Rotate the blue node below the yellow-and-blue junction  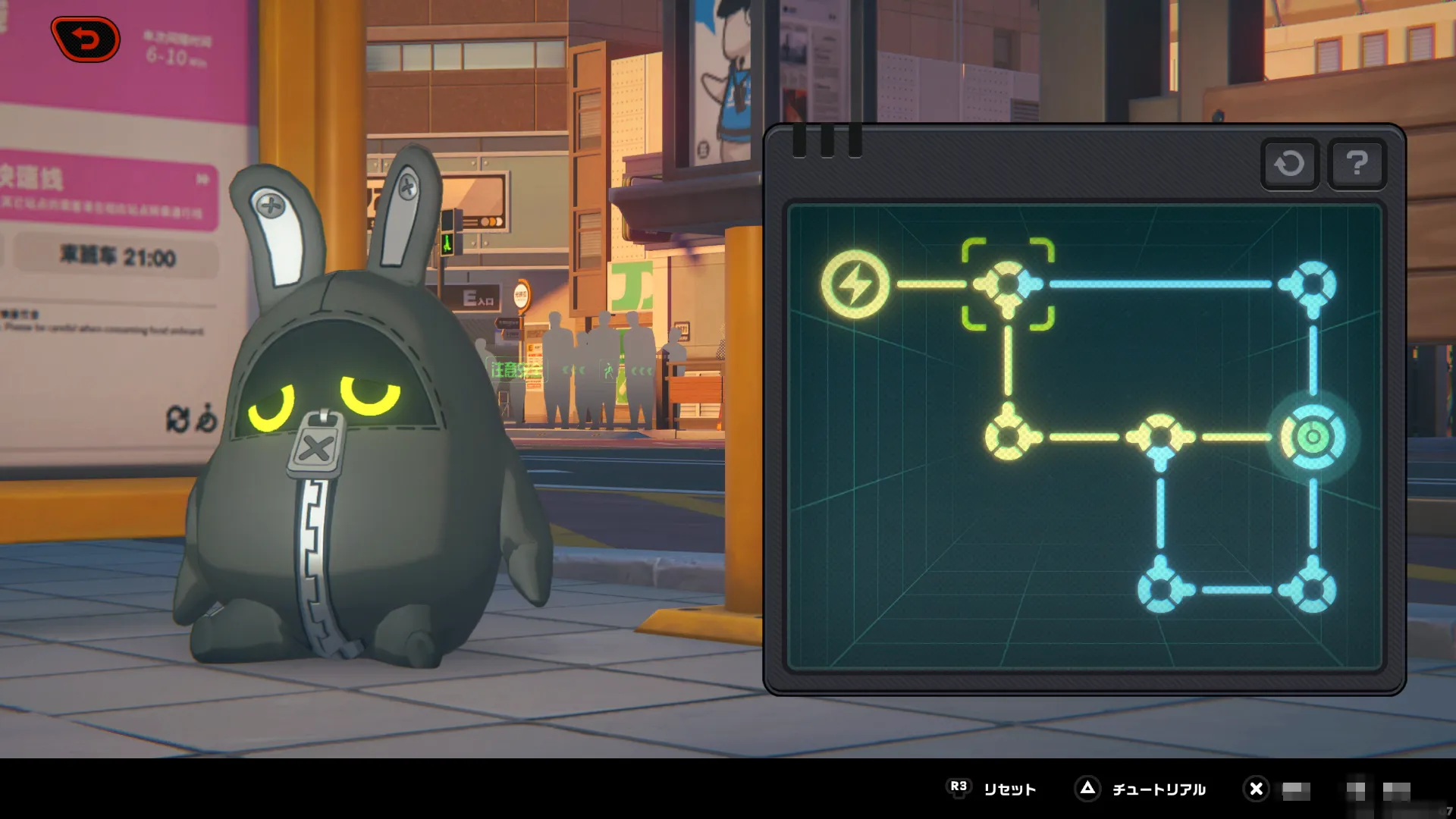(1160, 589)
